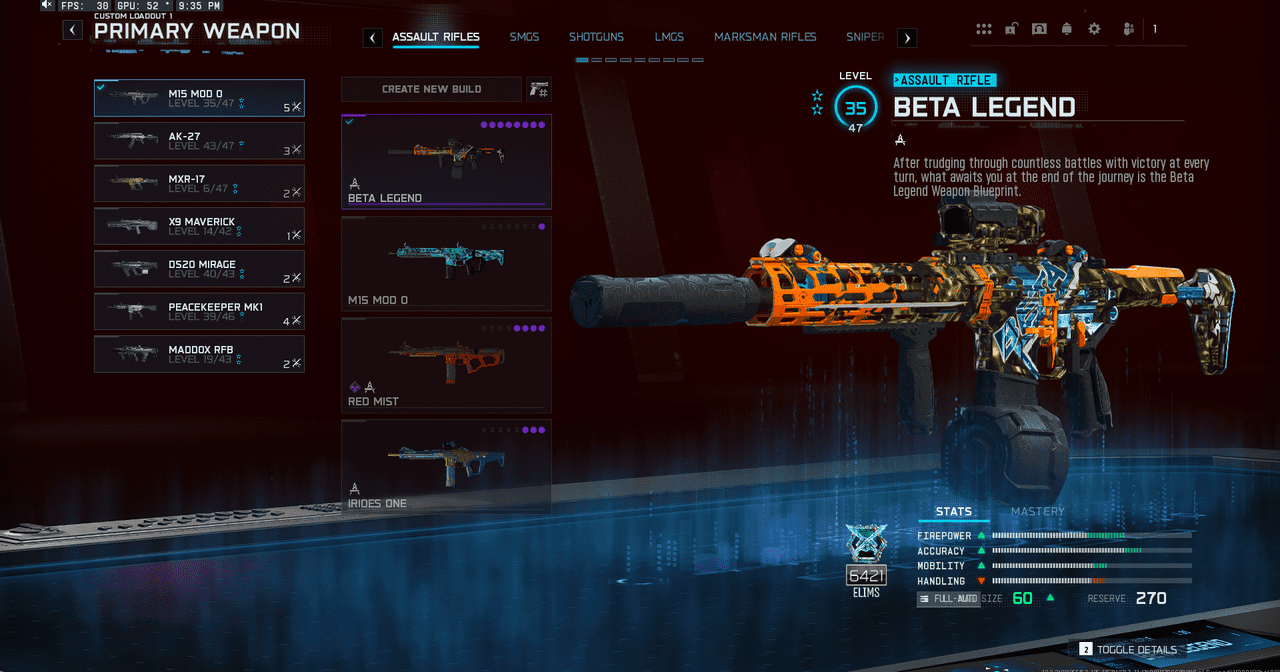
Task: Open the Shotguns category
Action: coord(596,37)
